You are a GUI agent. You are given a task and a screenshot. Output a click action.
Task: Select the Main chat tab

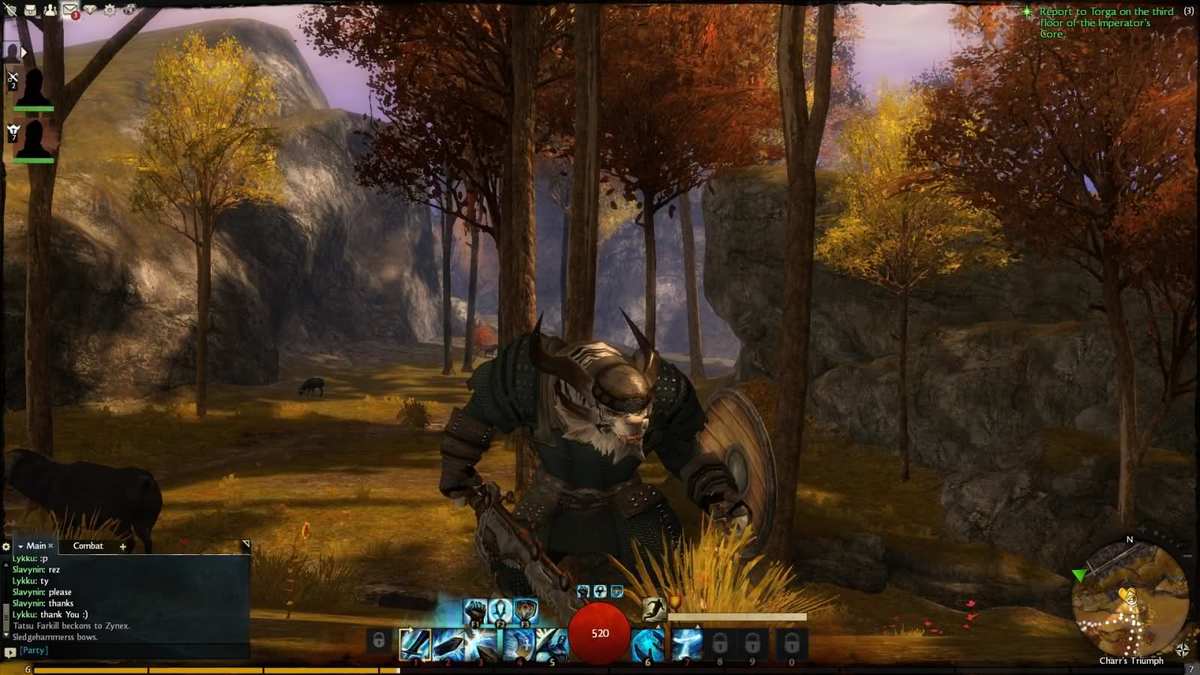coord(36,546)
